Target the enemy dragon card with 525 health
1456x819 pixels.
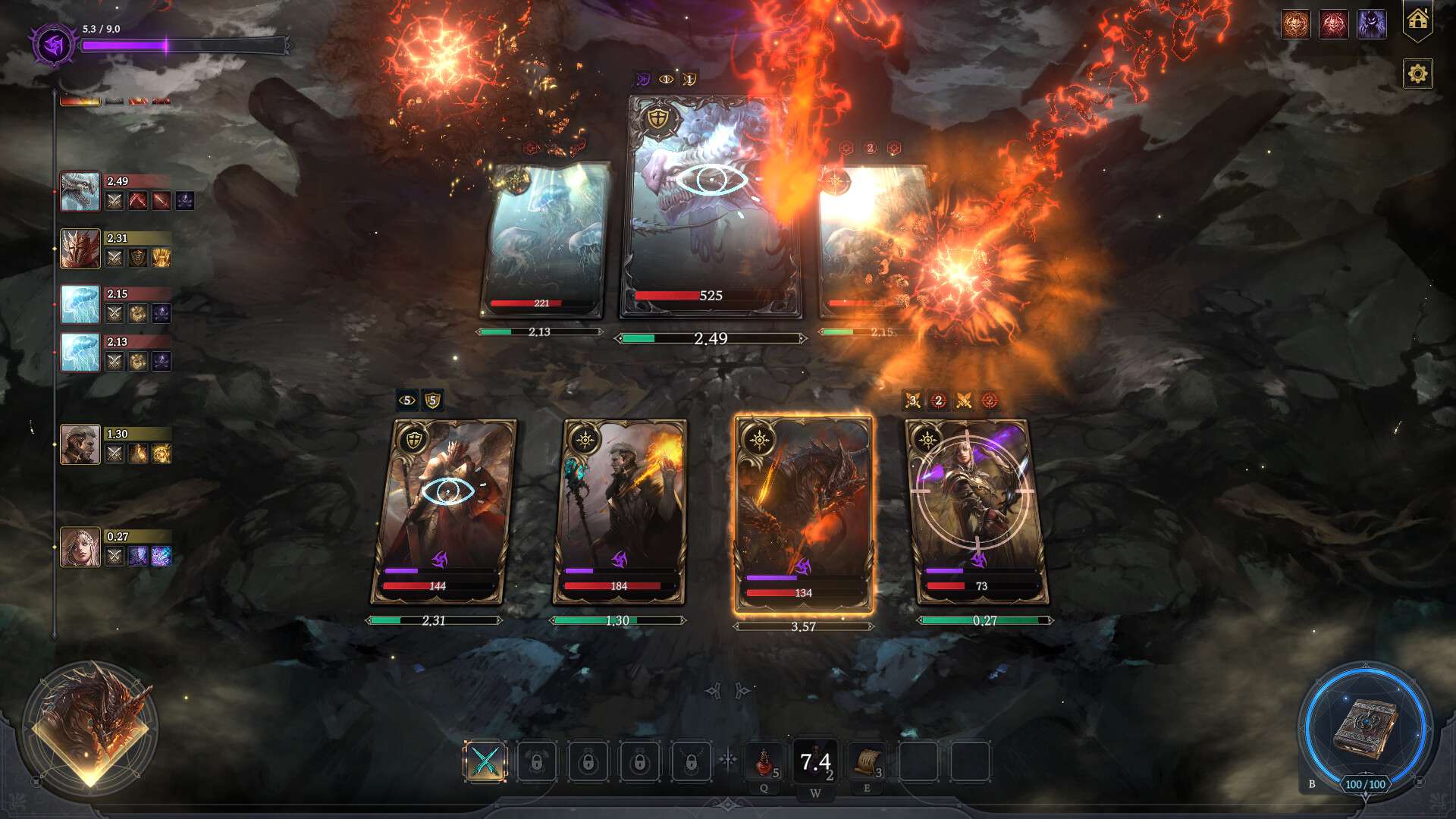click(711, 206)
